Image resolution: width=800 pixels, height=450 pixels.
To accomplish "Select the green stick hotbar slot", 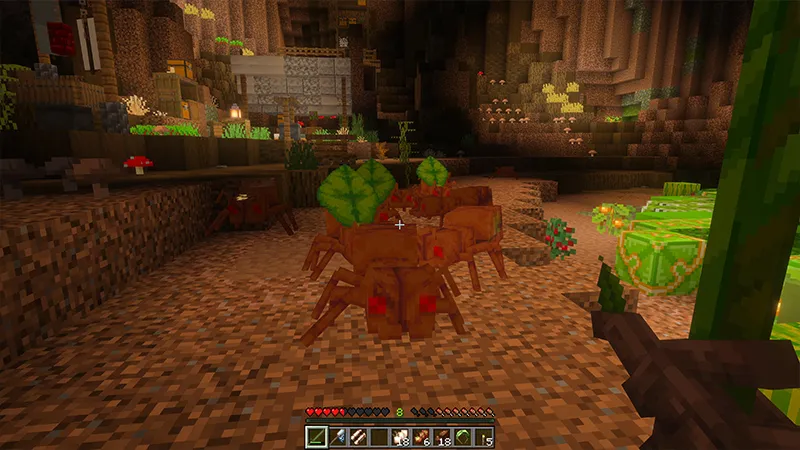I will (x=316, y=436).
